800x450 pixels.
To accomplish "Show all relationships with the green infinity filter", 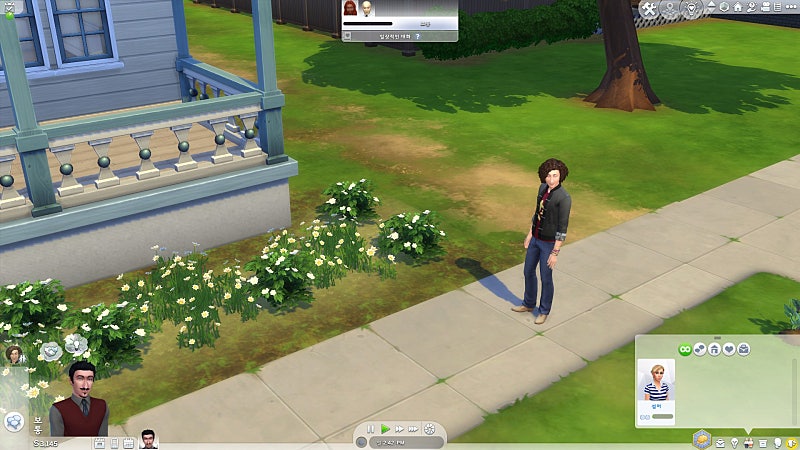I will [685, 348].
